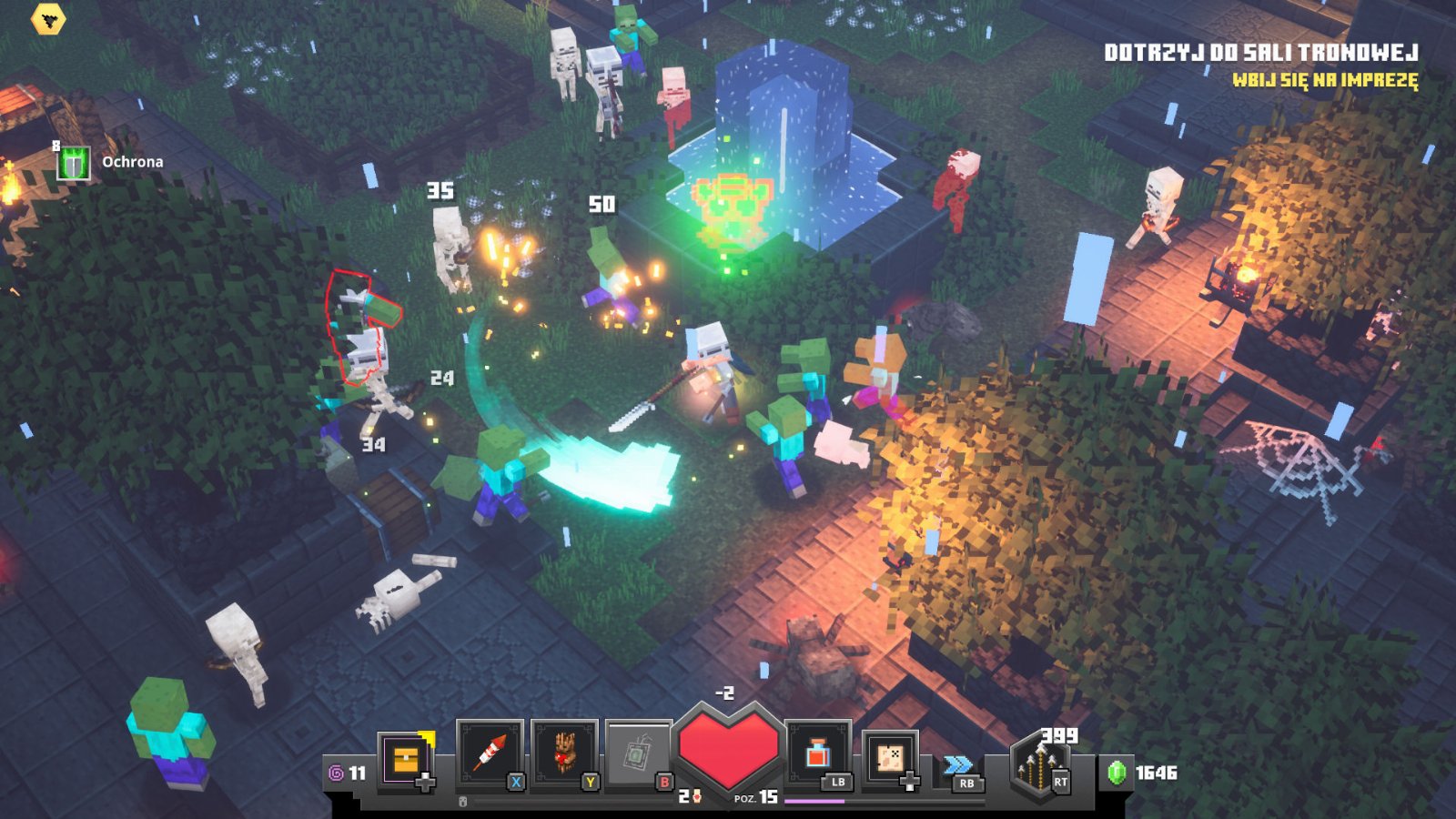The height and width of the screenshot is (819, 1456).
Task: Open the inventory chest slot
Action: (x=406, y=758)
